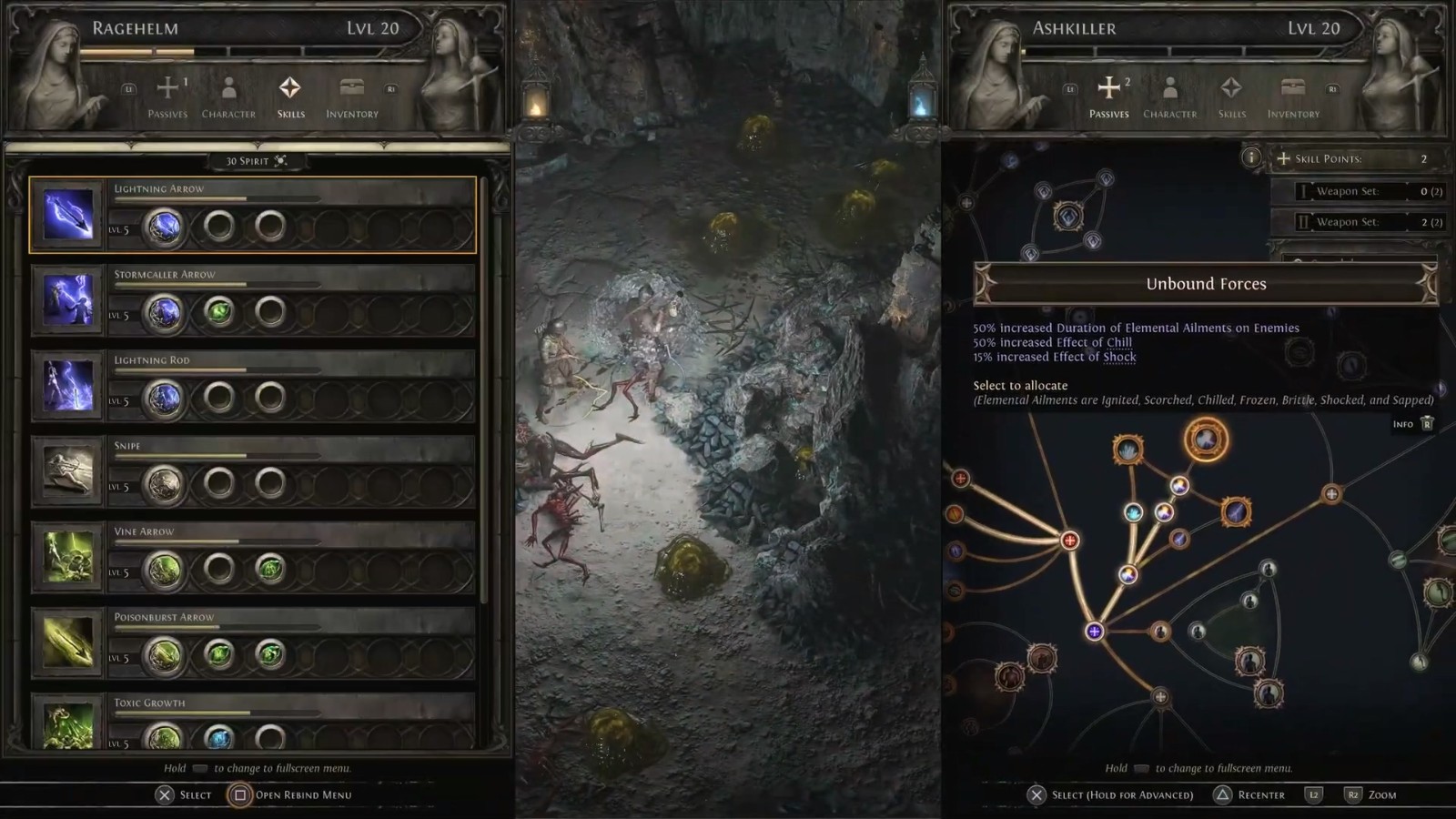Select the Vine Arrow skill icon

tap(68, 557)
